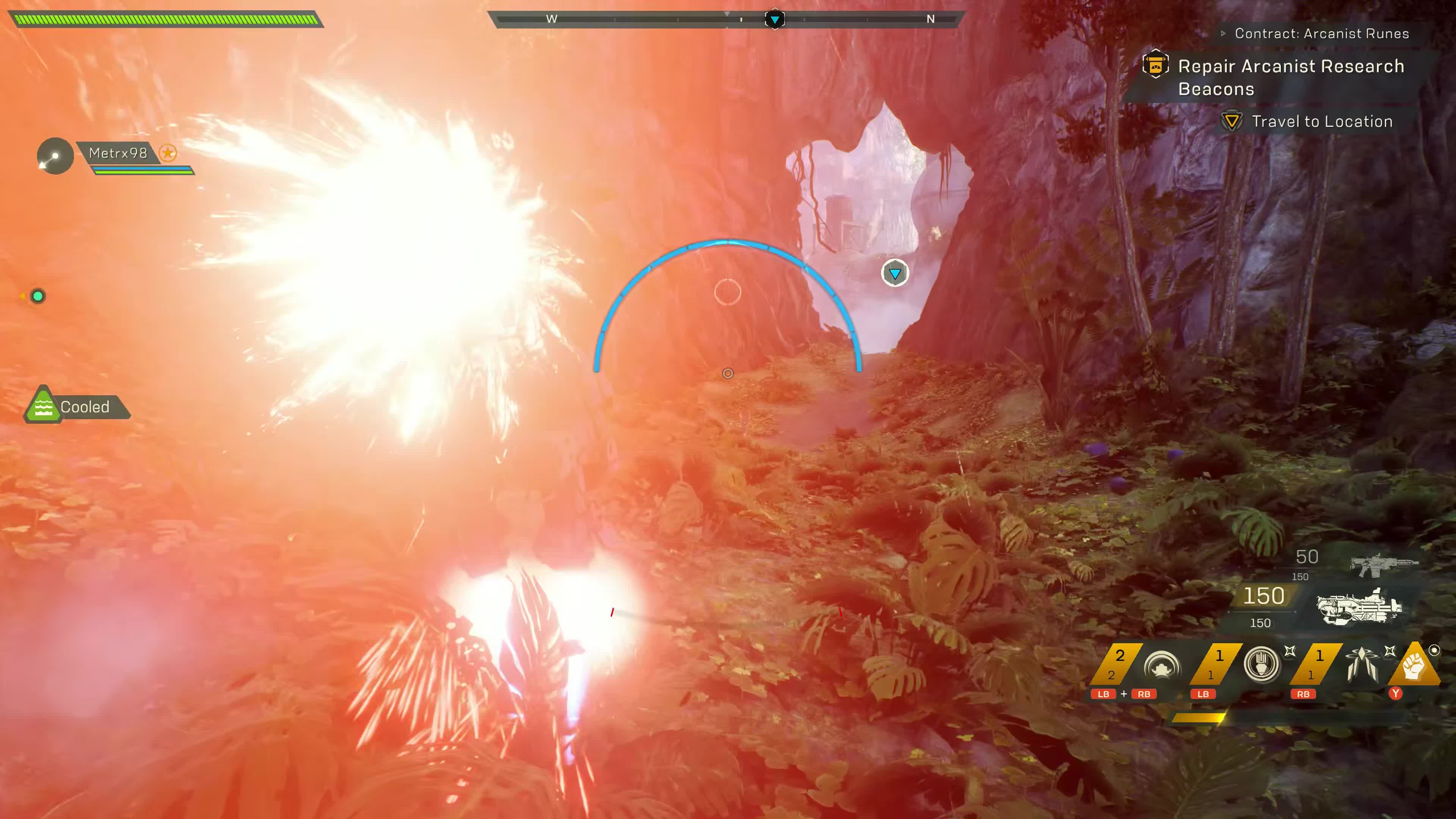This screenshot has height=819, width=1456.
Task: Click the green teammate indicator dot
Action: (38, 296)
